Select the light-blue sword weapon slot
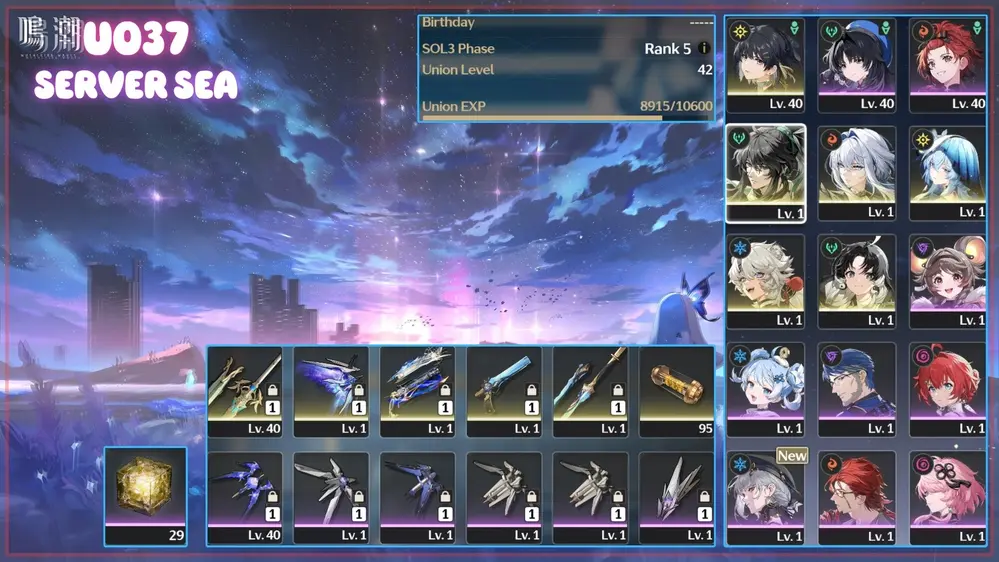Viewport: 999px width, 562px height. pos(504,389)
